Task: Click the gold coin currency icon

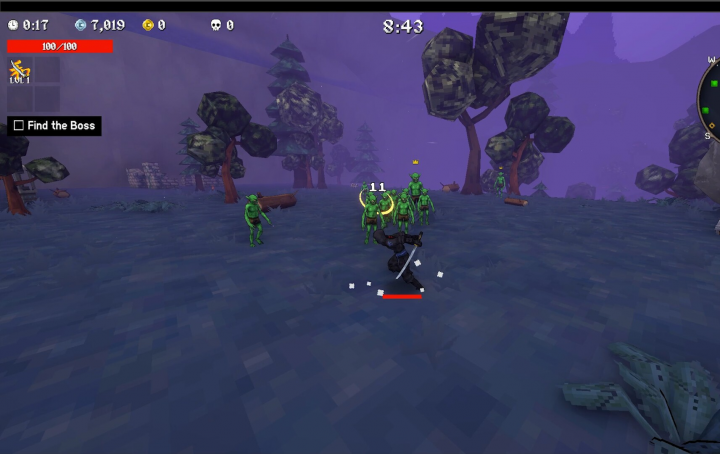Action: 148,25
